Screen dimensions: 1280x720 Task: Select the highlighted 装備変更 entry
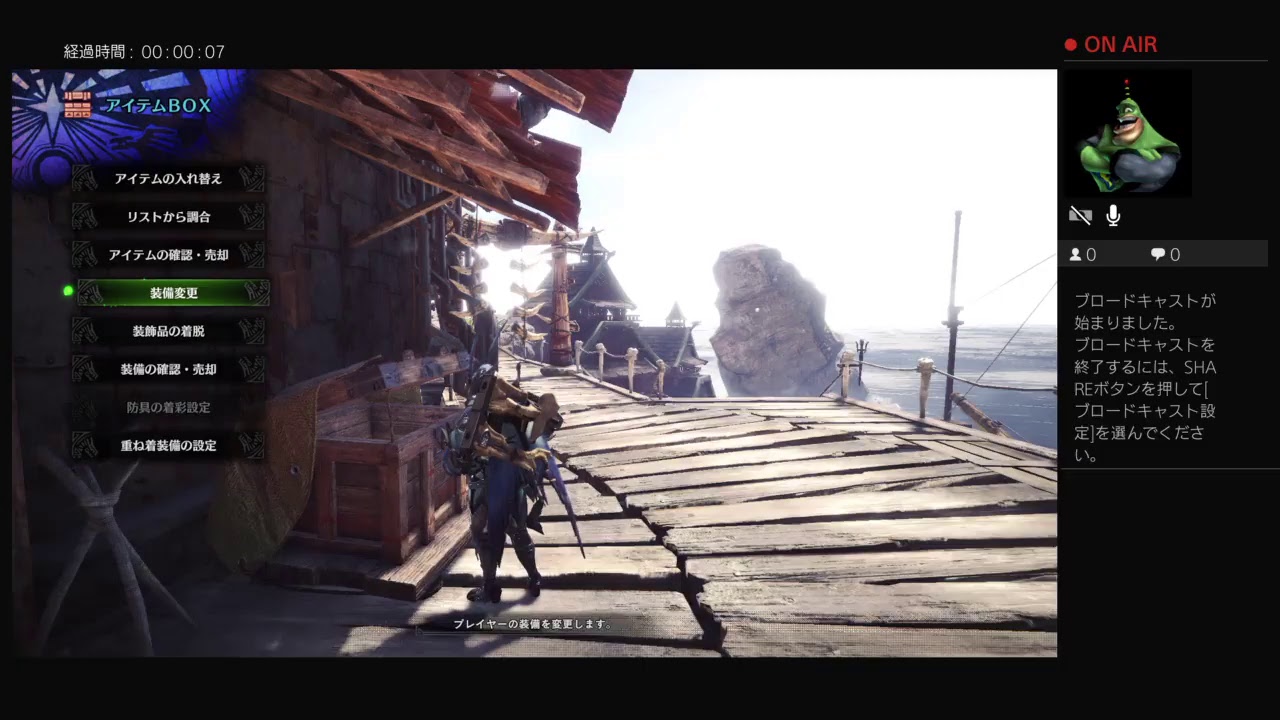173,293
